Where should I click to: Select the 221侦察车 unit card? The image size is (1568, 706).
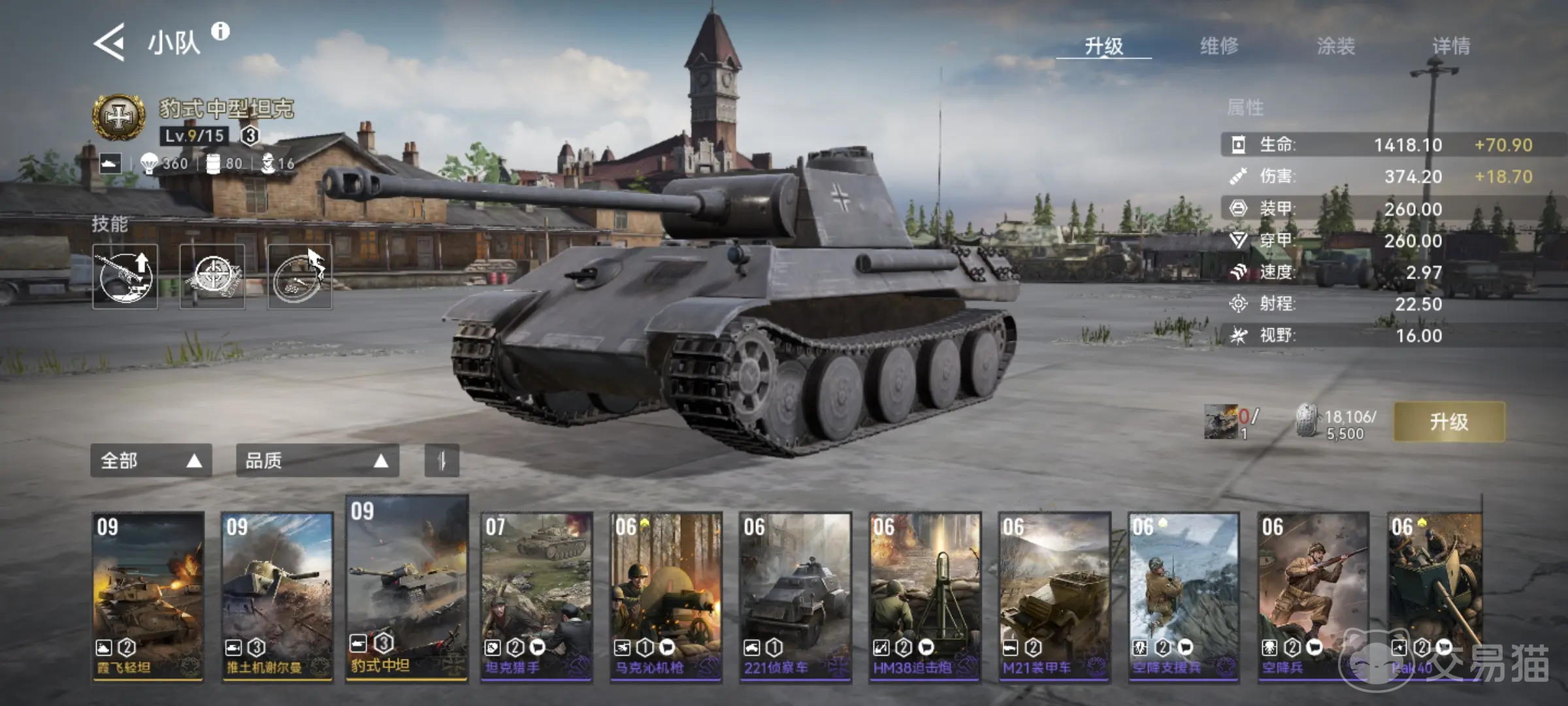tap(795, 596)
